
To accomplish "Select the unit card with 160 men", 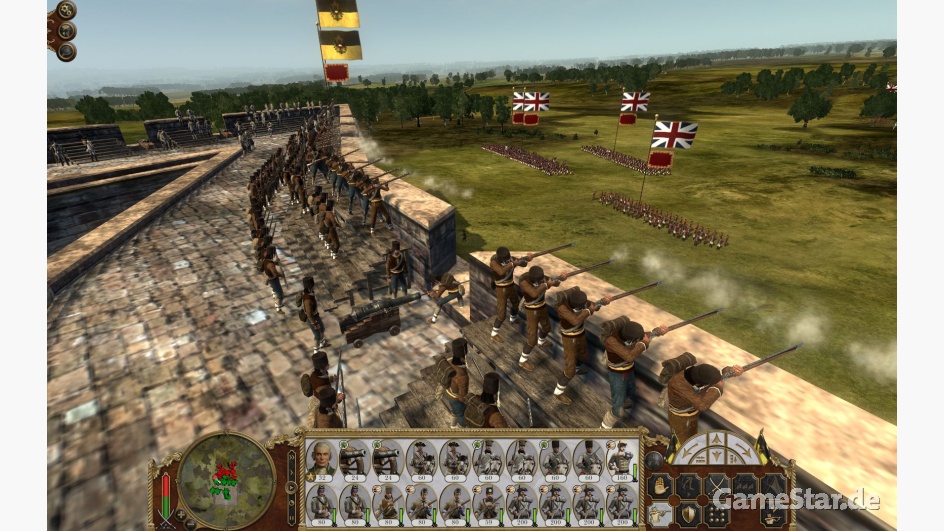I will (620, 458).
